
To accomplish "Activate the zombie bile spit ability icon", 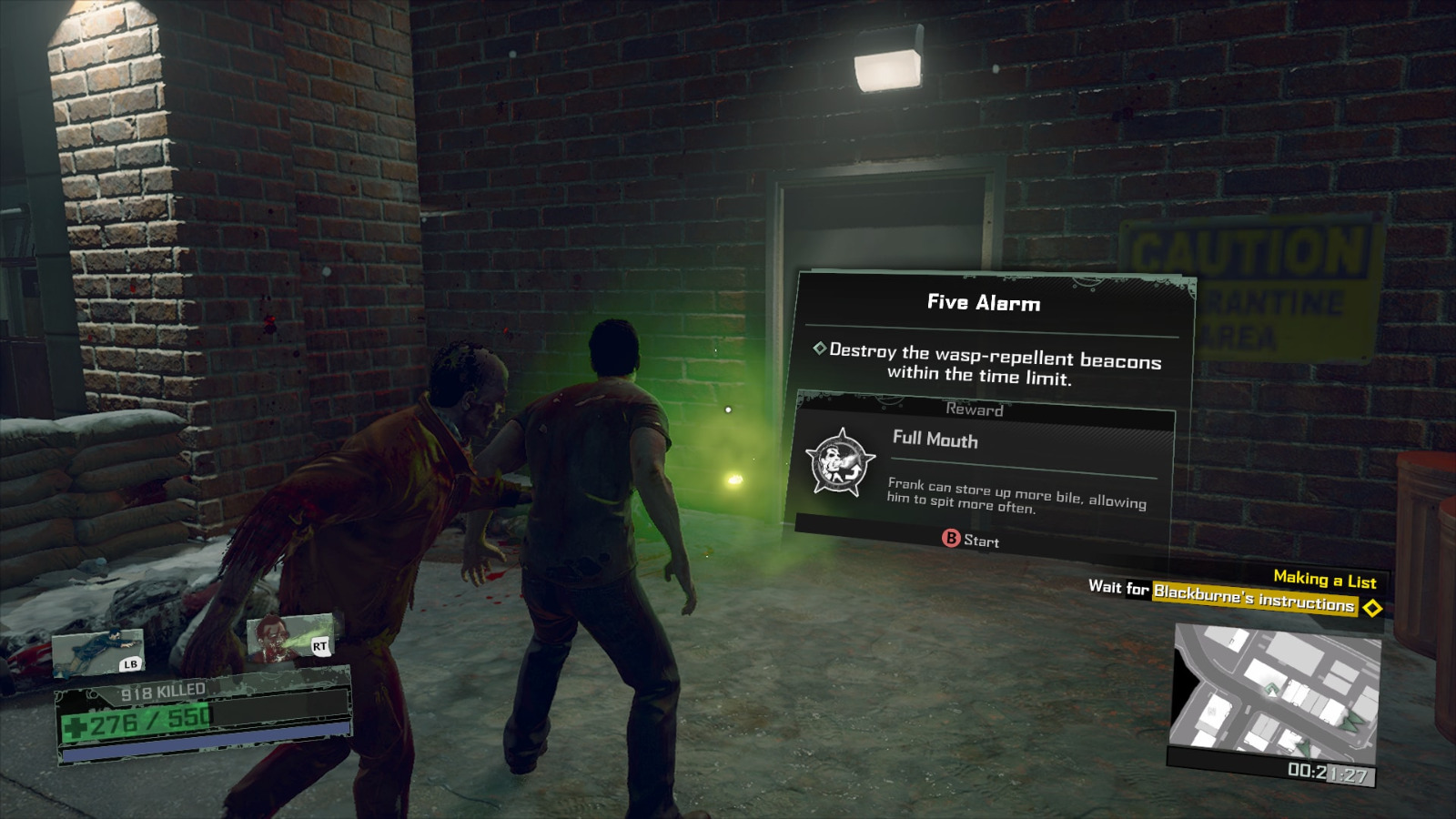I will click(291, 637).
